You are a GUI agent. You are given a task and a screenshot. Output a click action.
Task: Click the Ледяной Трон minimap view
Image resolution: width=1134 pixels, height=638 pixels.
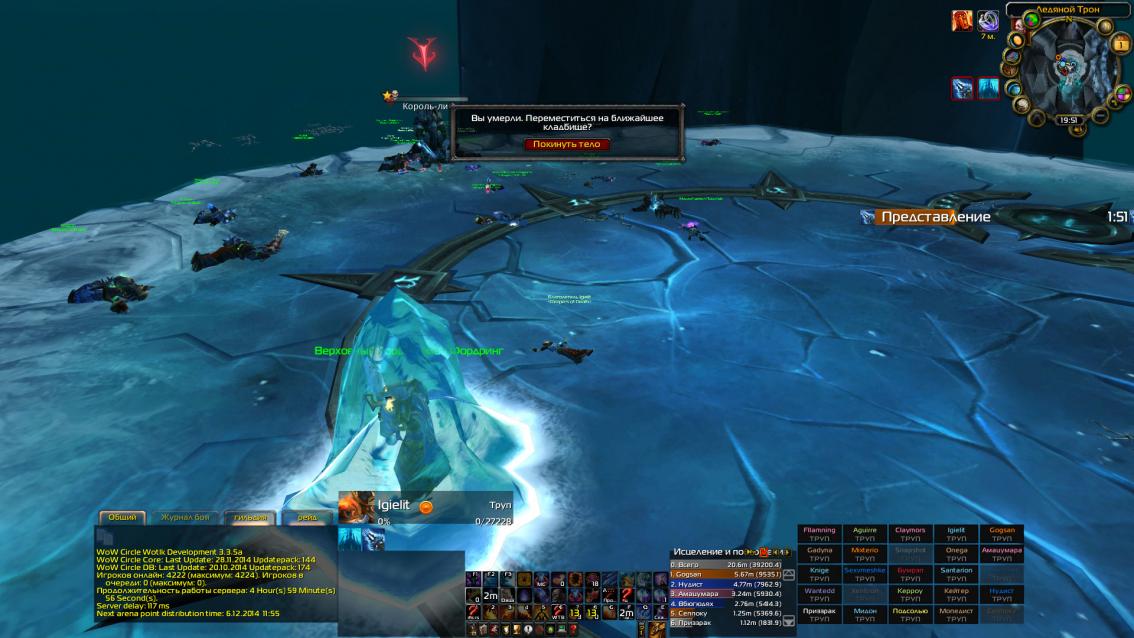tap(1069, 65)
